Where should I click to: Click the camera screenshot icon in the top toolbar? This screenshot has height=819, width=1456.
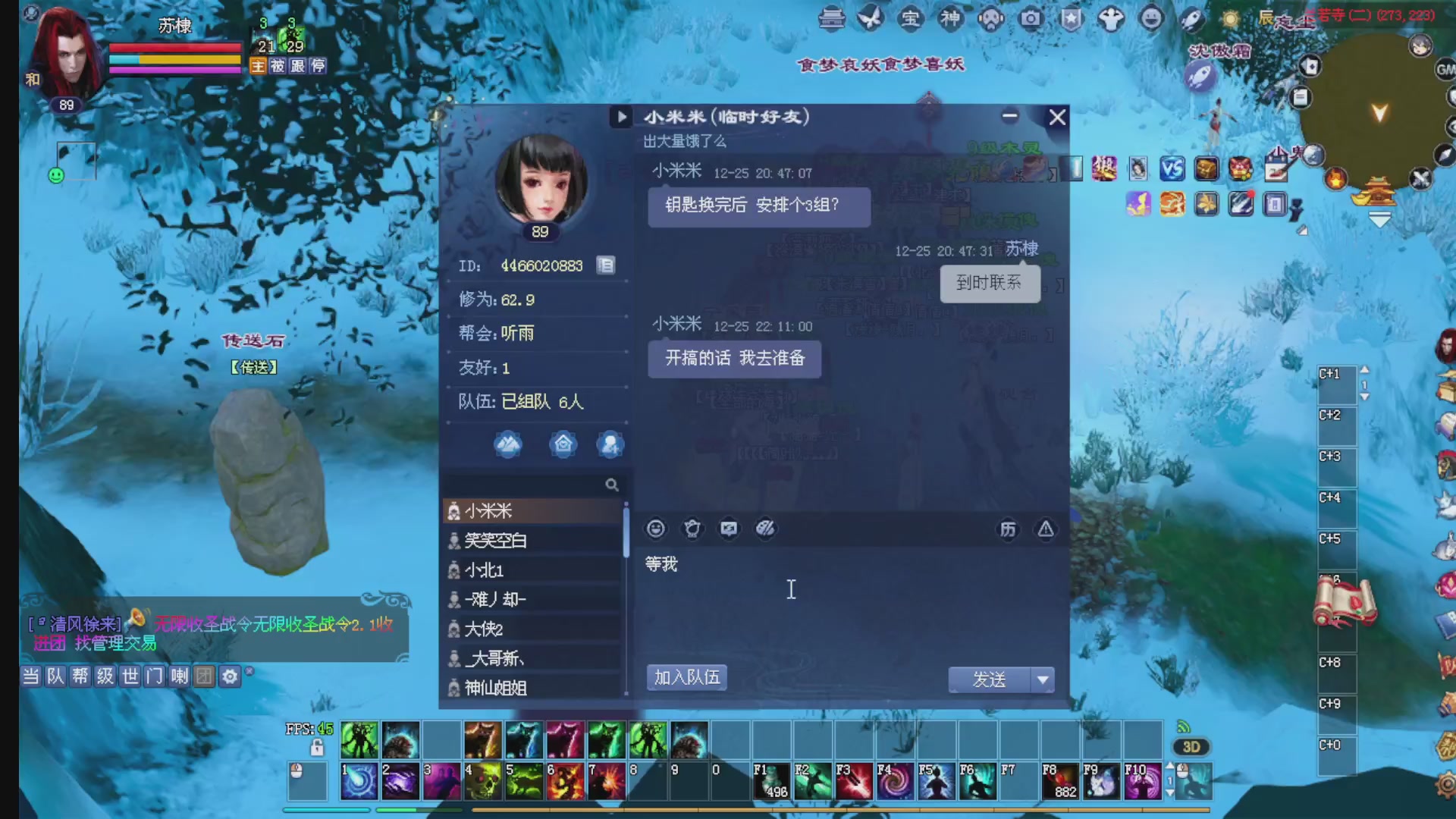1031,19
